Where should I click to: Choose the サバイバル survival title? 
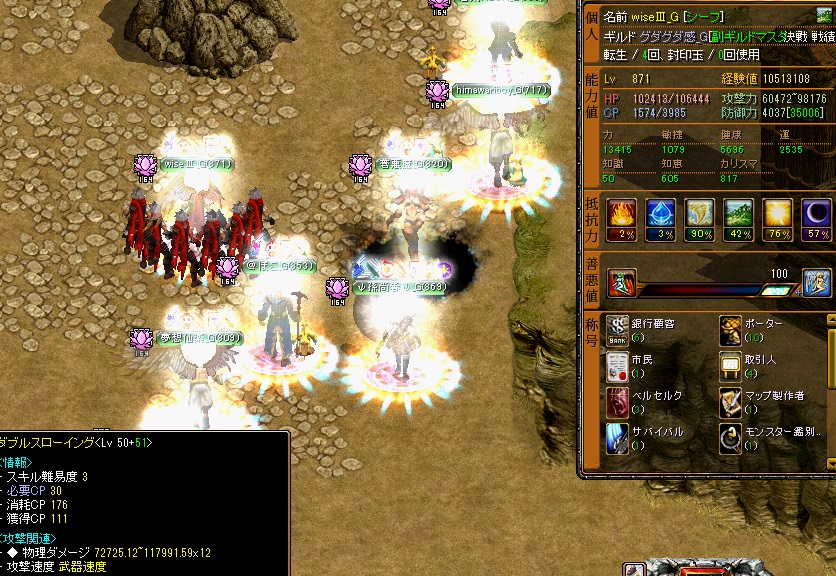pyautogui.click(x=618, y=437)
